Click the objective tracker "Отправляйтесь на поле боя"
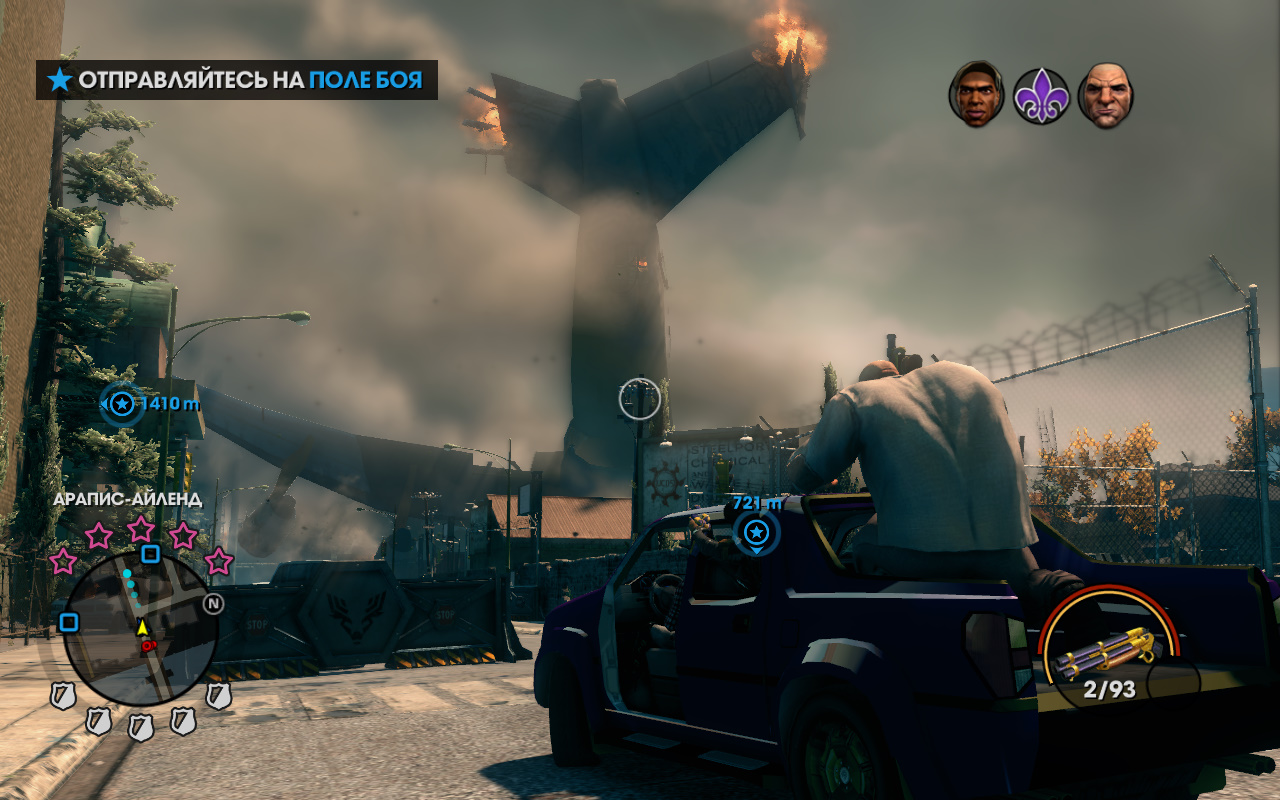Screen dimensions: 1280x800 [x=237, y=80]
